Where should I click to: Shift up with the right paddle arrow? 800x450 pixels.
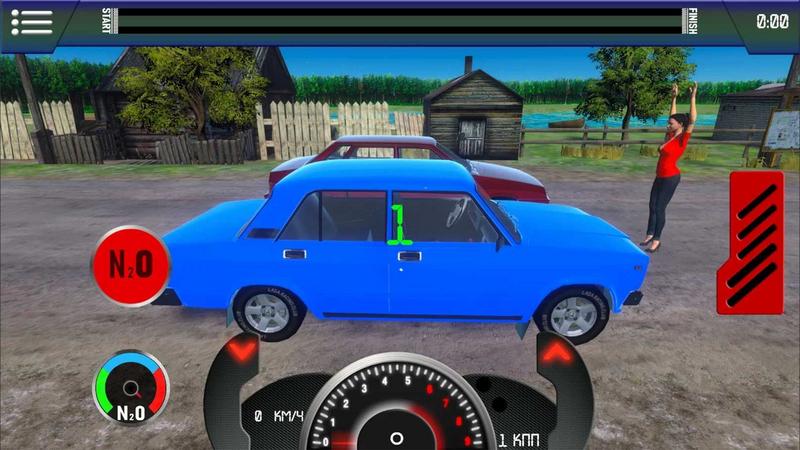[557, 352]
